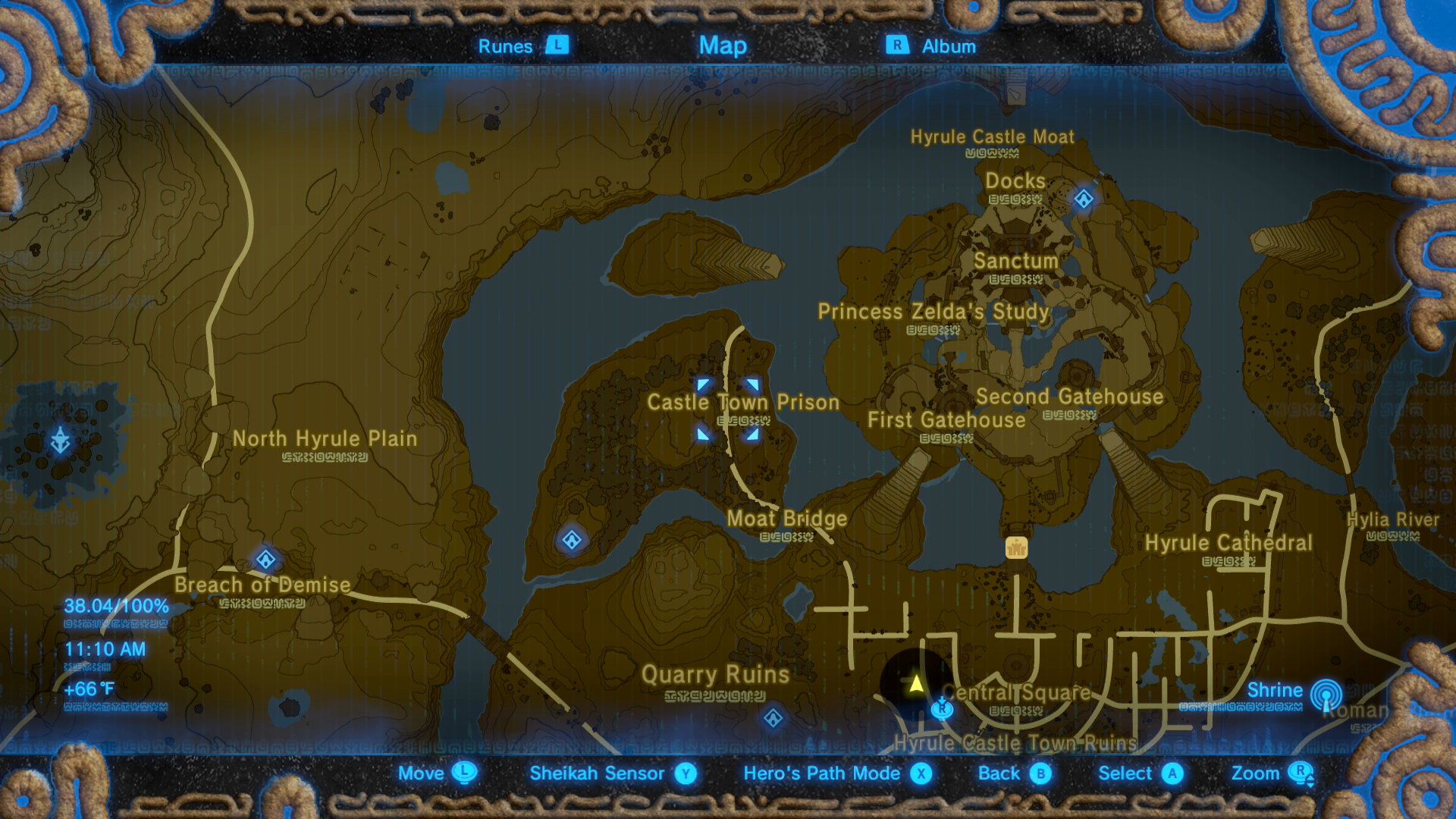Activate the Sheikah Sensor via the Y prompt
The width and height of the screenshot is (1456, 819).
(685, 773)
